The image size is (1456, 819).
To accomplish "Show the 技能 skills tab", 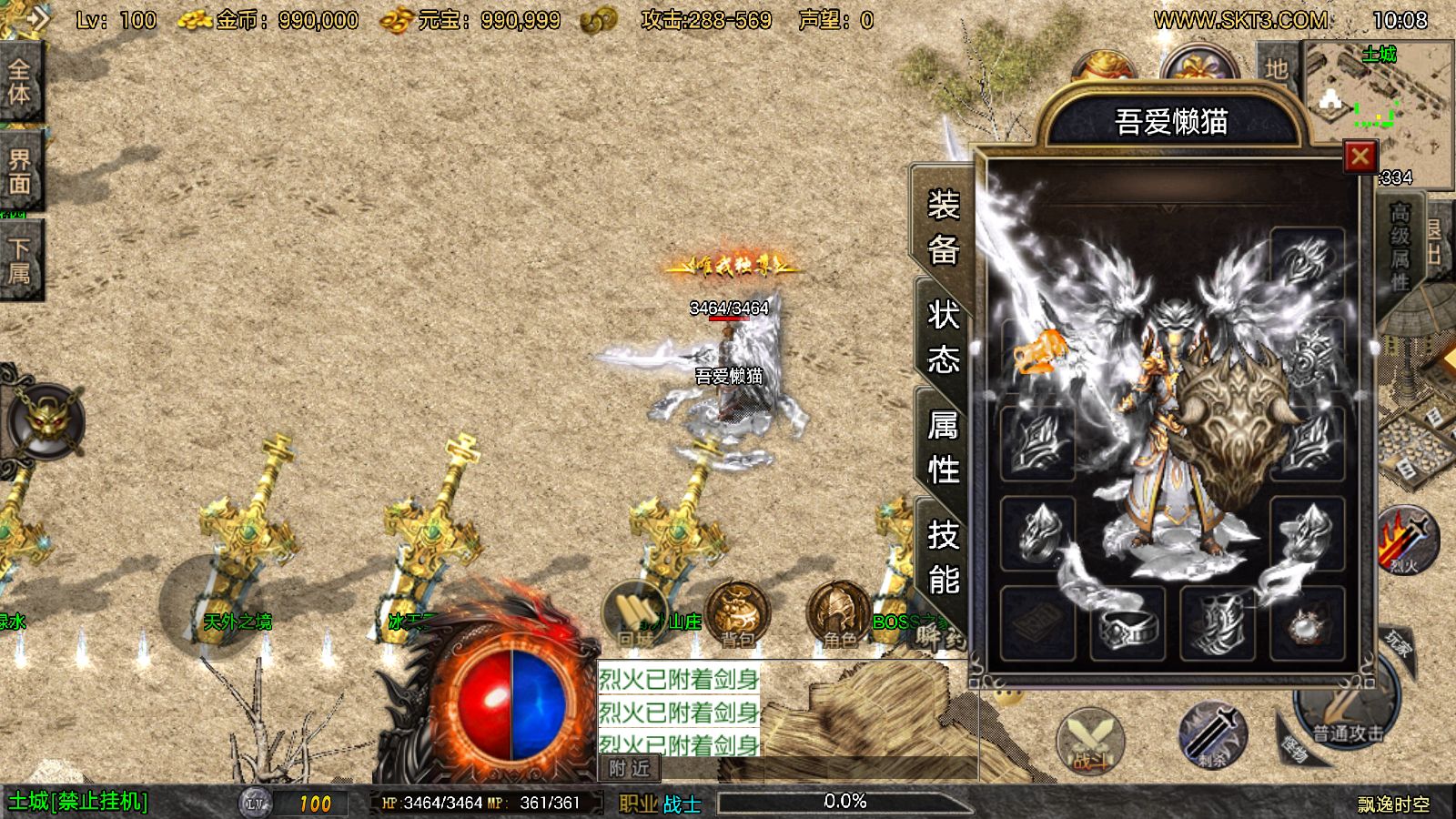I will (943, 556).
